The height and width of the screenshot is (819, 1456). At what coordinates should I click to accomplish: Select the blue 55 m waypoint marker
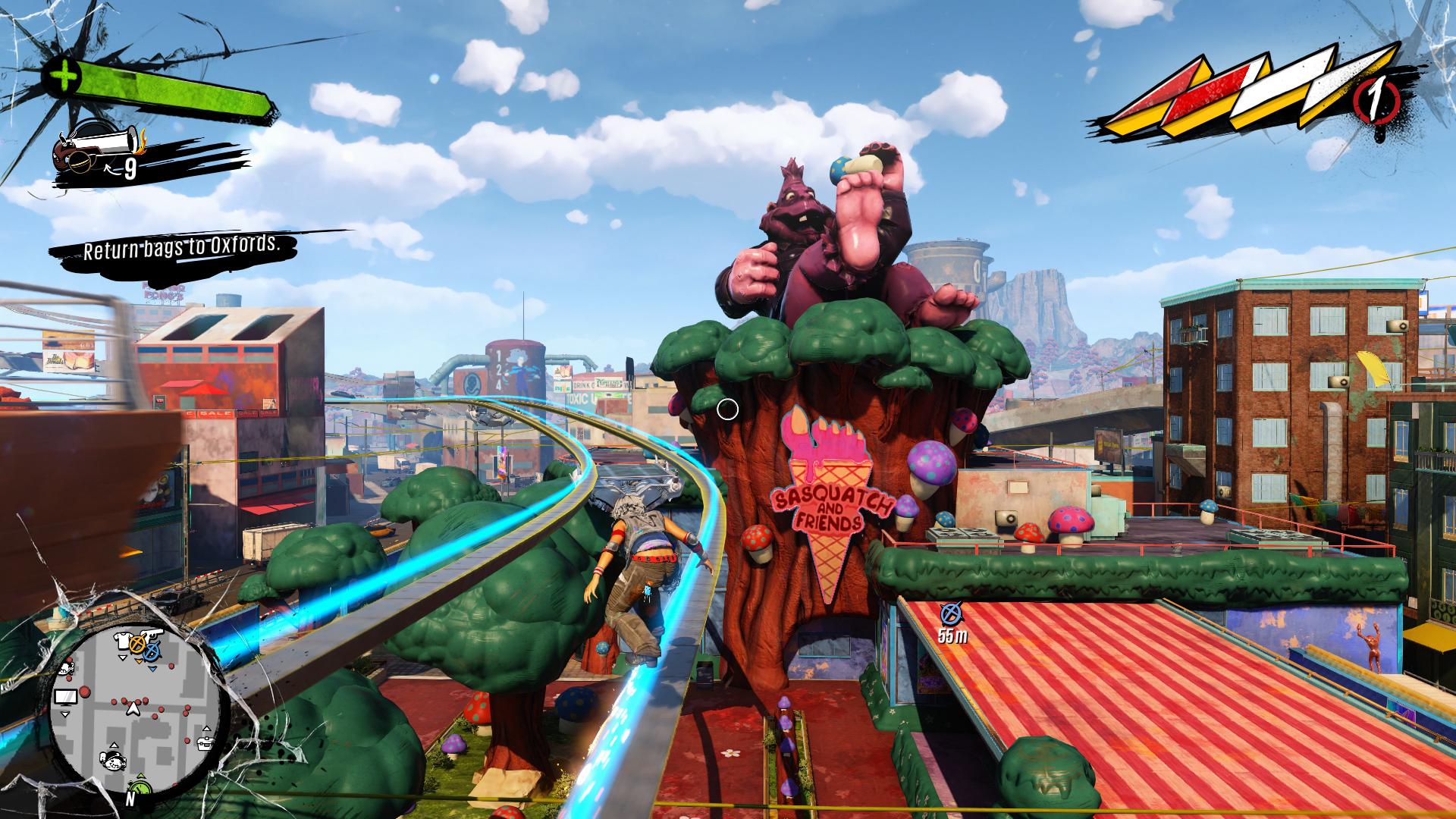[950, 612]
